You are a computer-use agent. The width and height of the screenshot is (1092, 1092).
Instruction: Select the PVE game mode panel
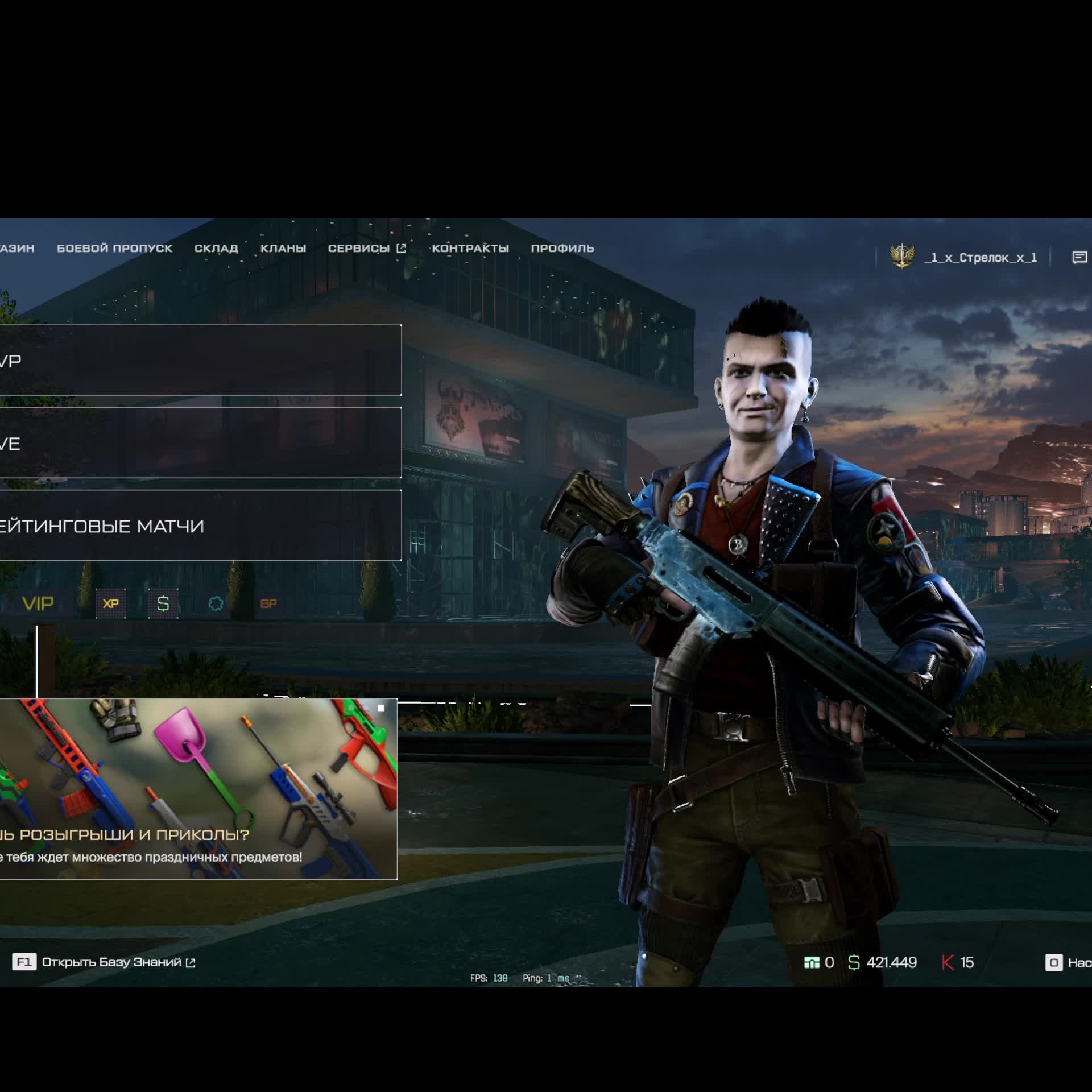[199, 442]
